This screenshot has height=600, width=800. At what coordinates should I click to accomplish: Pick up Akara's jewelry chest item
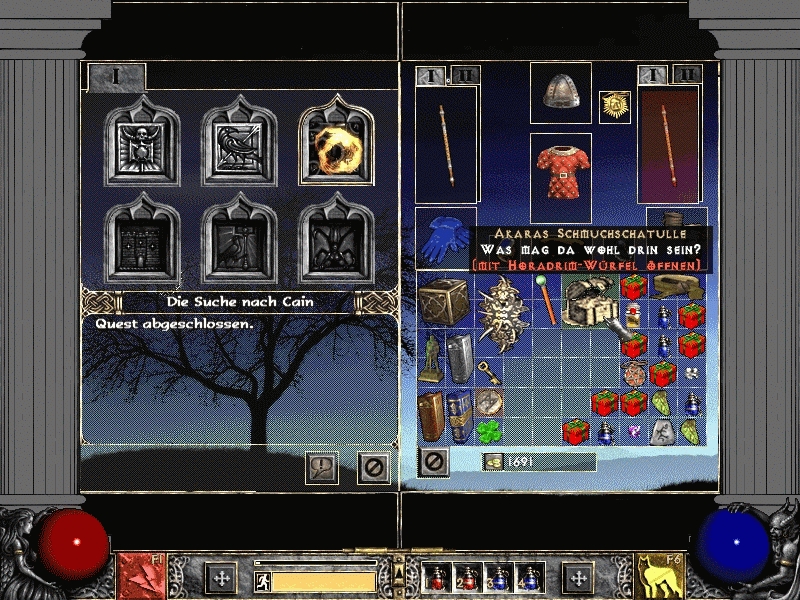tap(588, 298)
